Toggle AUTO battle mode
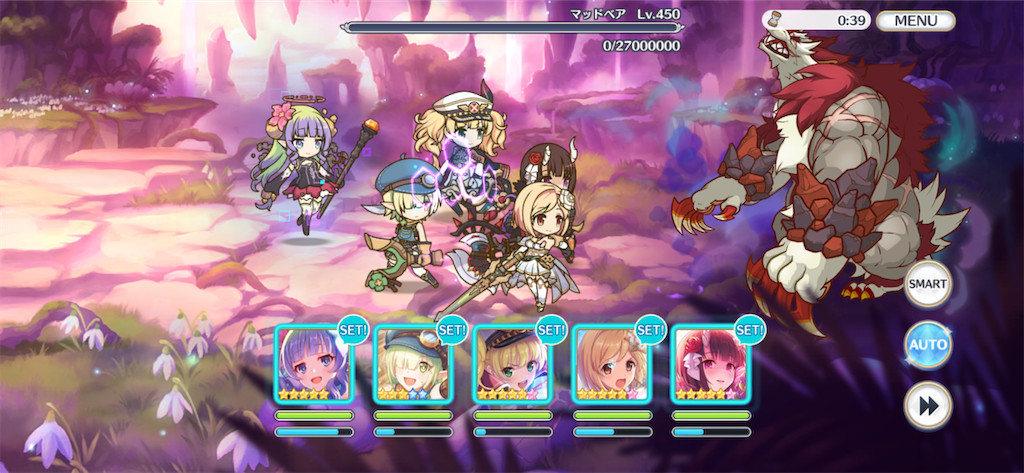 (927, 345)
